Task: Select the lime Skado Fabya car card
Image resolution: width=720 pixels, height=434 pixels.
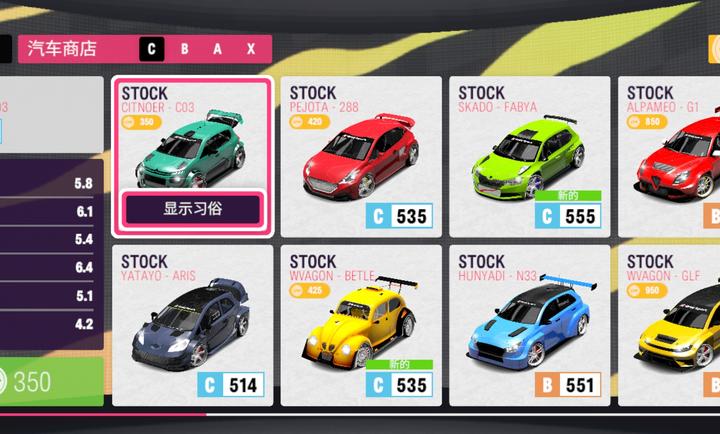Action: (x=529, y=155)
